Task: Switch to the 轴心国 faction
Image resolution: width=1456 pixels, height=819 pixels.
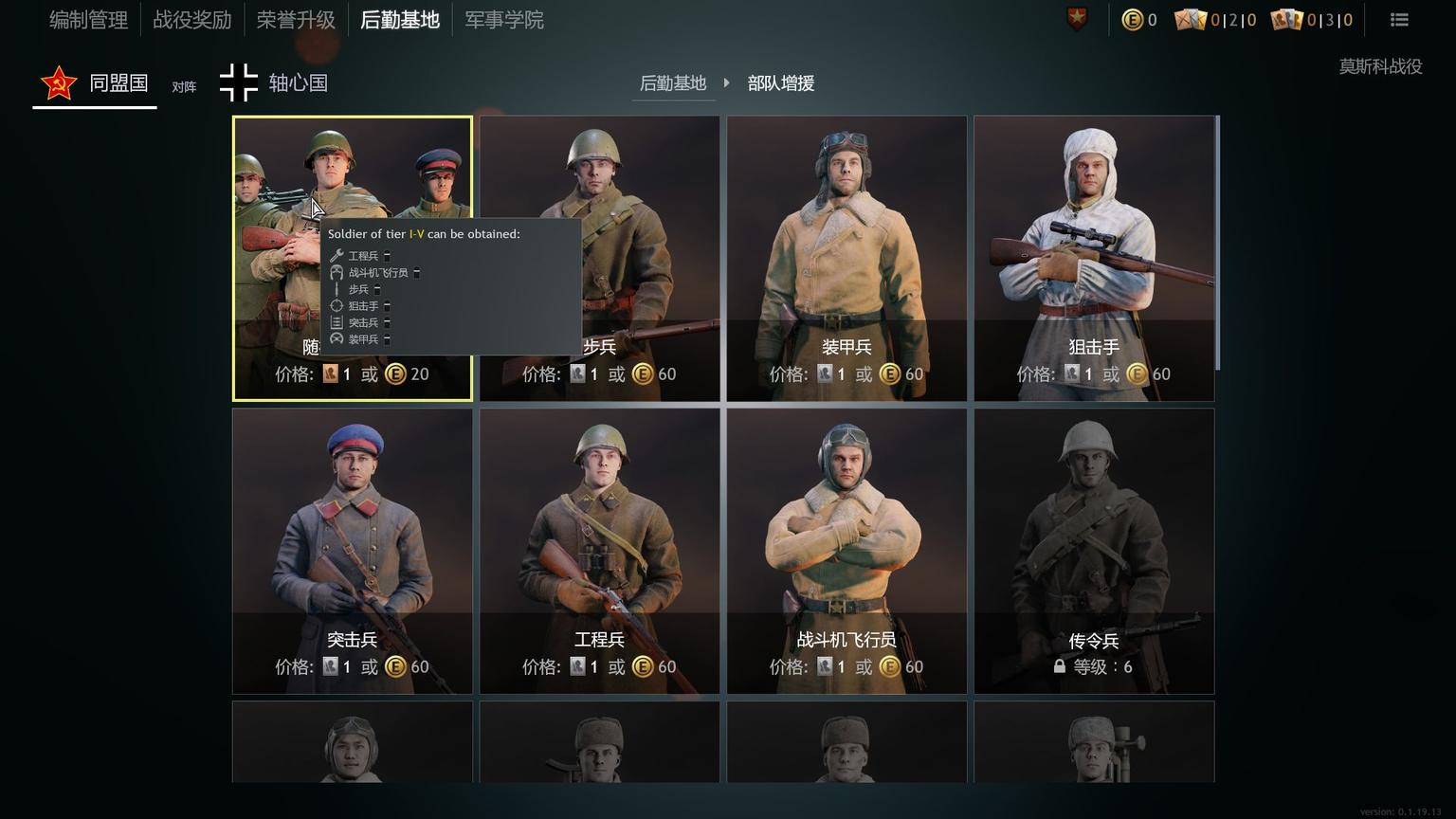Action: click(x=274, y=83)
